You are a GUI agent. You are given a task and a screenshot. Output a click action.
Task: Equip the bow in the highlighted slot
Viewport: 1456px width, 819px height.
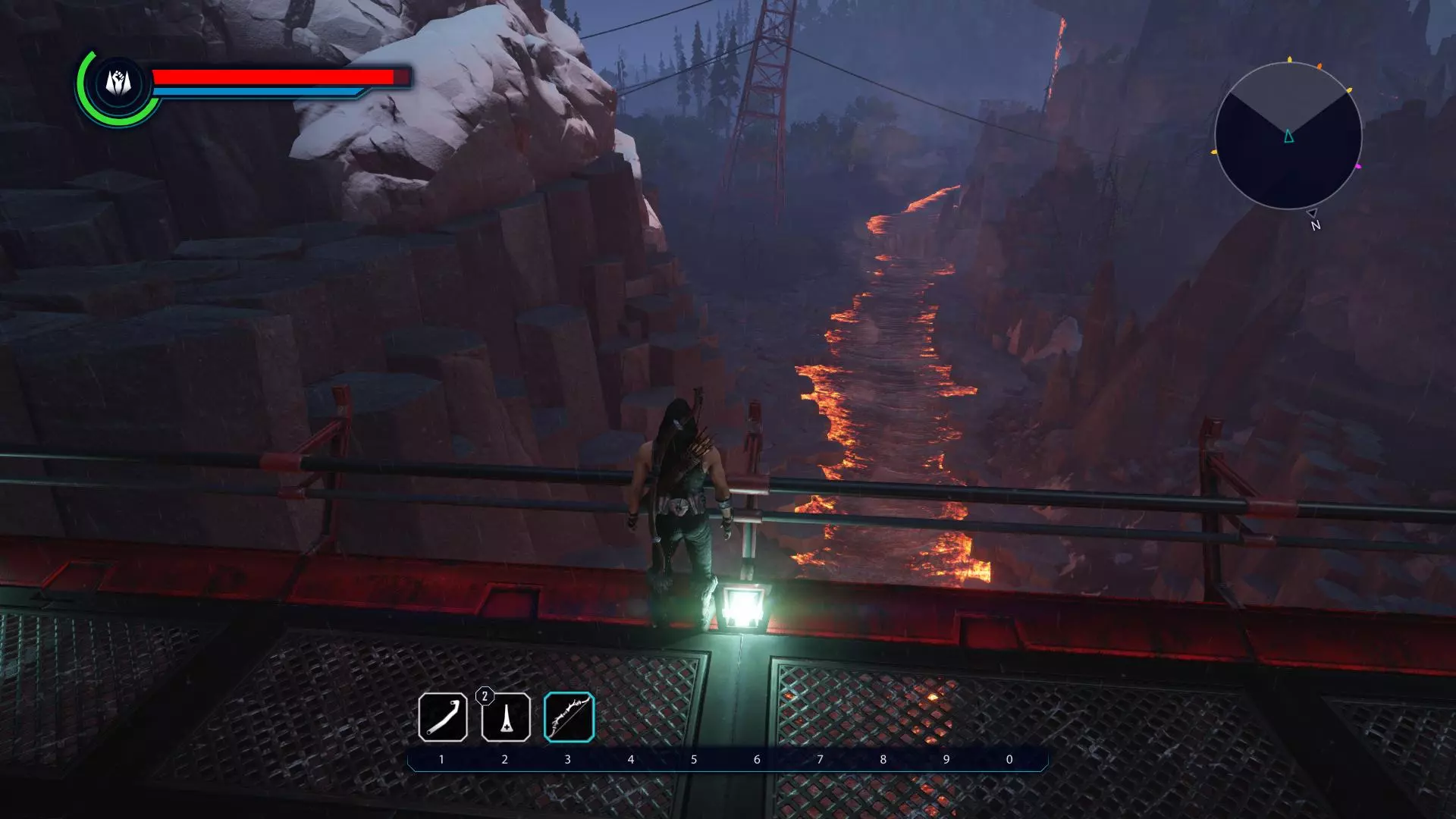coord(569,717)
